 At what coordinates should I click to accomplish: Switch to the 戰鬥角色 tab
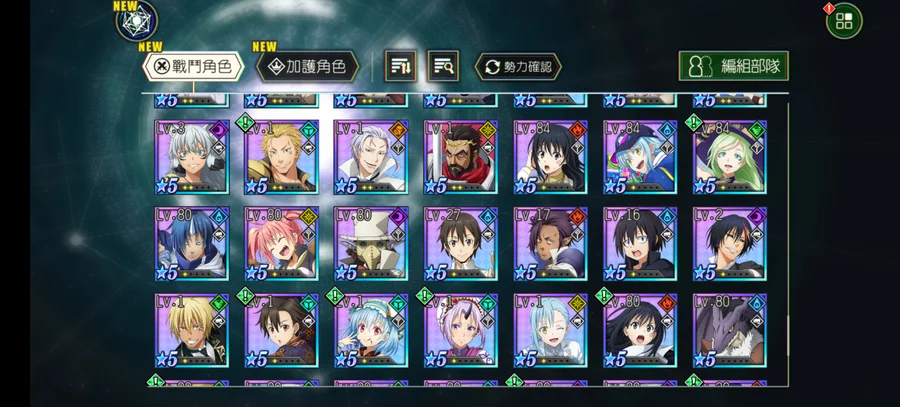click(193, 67)
